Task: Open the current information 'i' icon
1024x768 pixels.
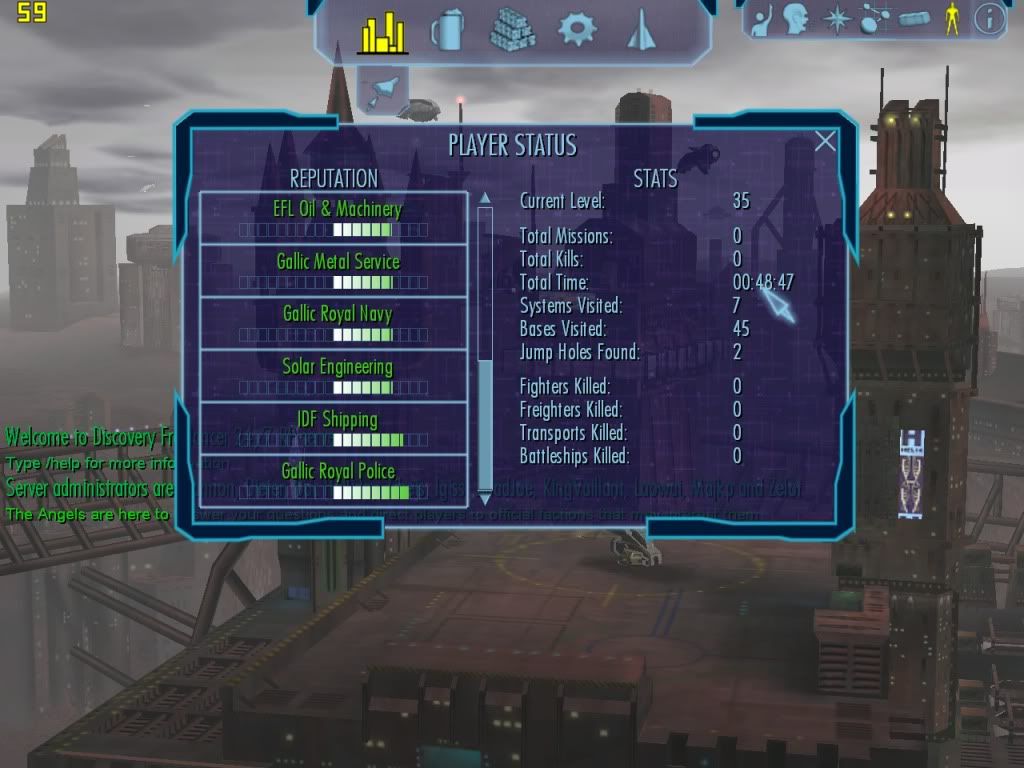Action: [989, 19]
